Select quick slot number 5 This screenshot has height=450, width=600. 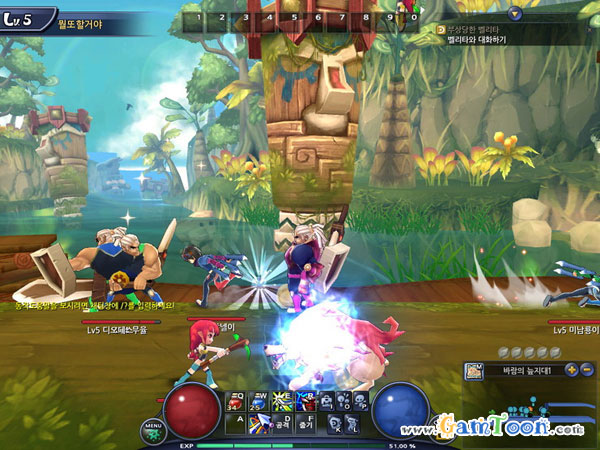(x=295, y=17)
